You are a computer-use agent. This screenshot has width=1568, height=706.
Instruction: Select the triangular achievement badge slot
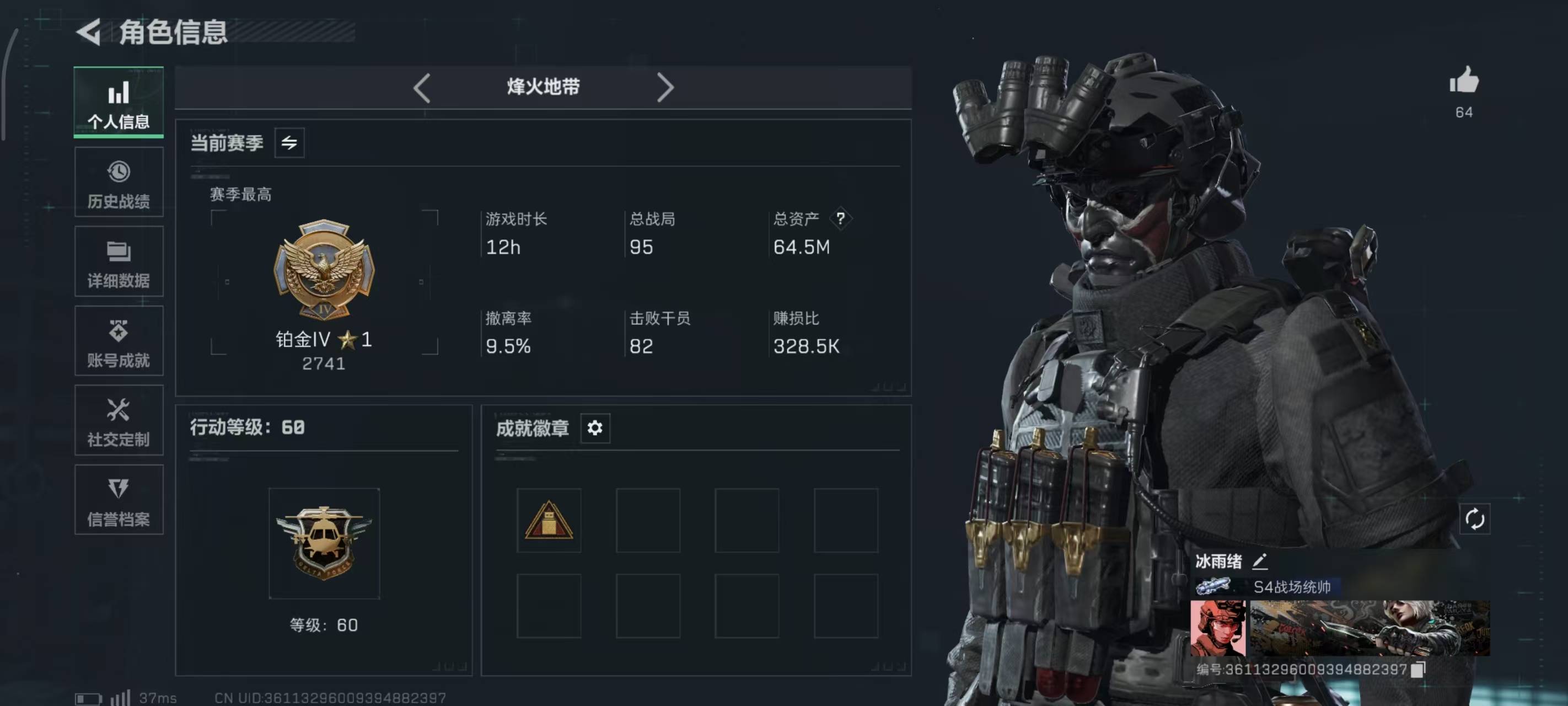coord(549,520)
